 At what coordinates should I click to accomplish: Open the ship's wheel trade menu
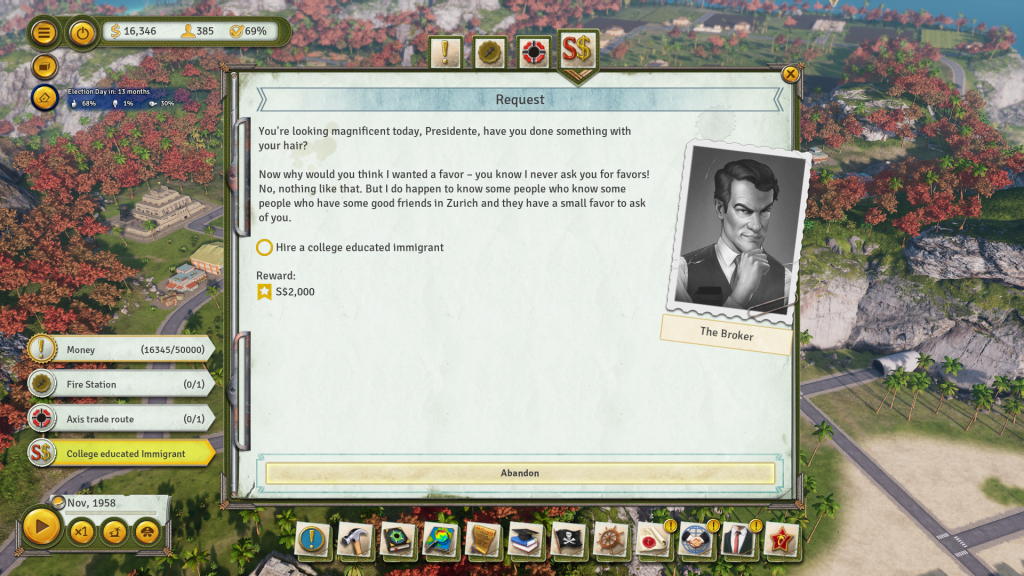coord(611,540)
